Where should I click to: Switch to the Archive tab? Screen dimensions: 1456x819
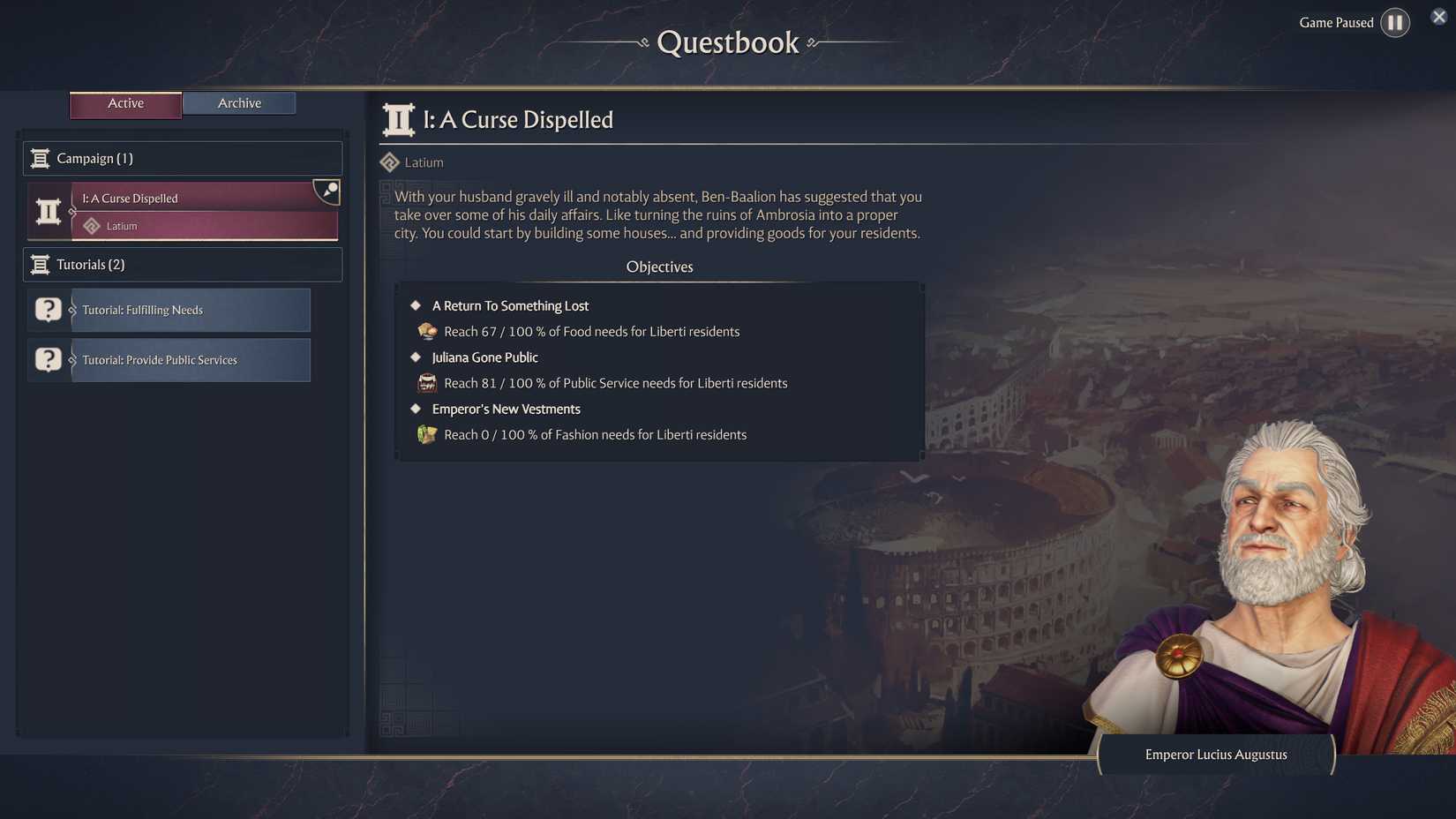click(x=238, y=102)
